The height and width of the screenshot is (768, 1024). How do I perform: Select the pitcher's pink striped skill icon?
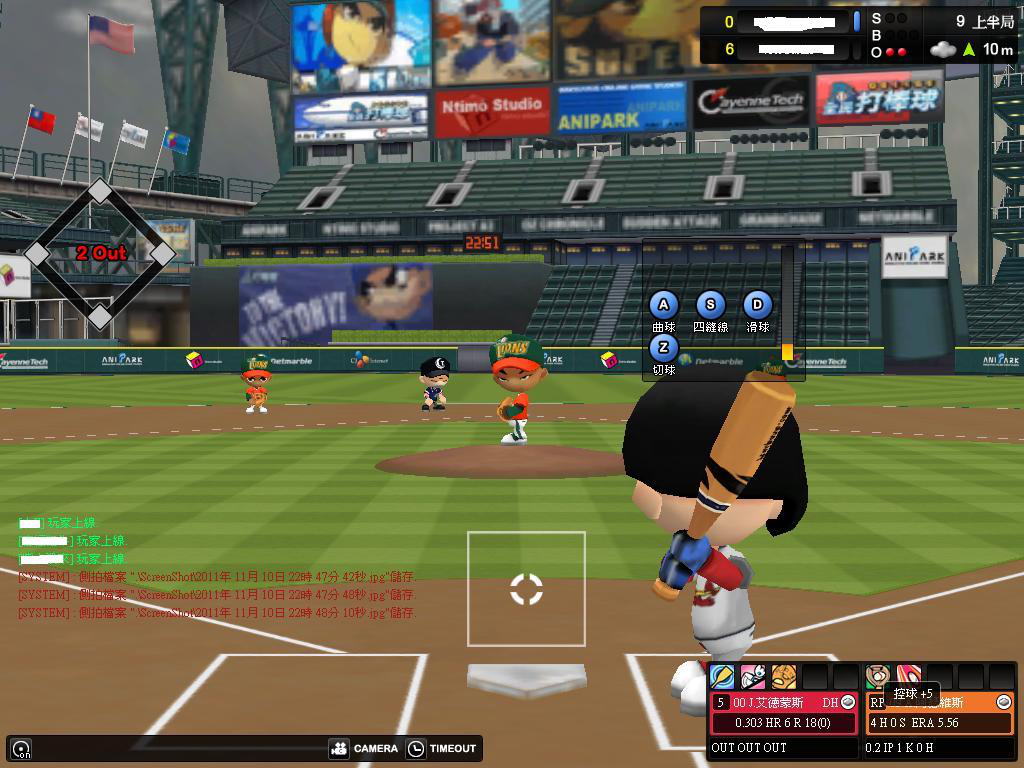pyautogui.click(x=908, y=677)
